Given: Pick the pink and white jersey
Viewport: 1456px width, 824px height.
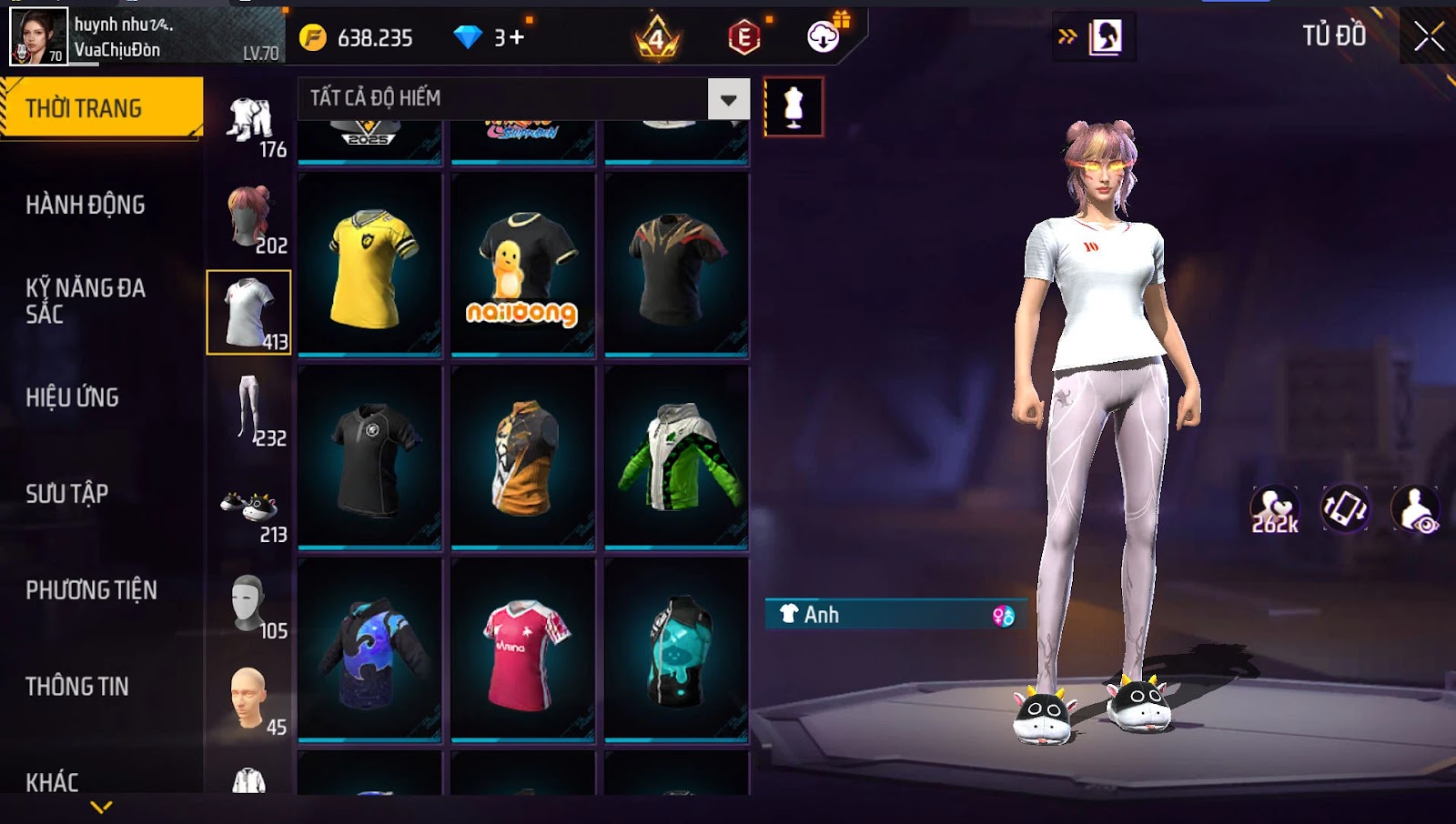Looking at the screenshot, I should tap(523, 649).
